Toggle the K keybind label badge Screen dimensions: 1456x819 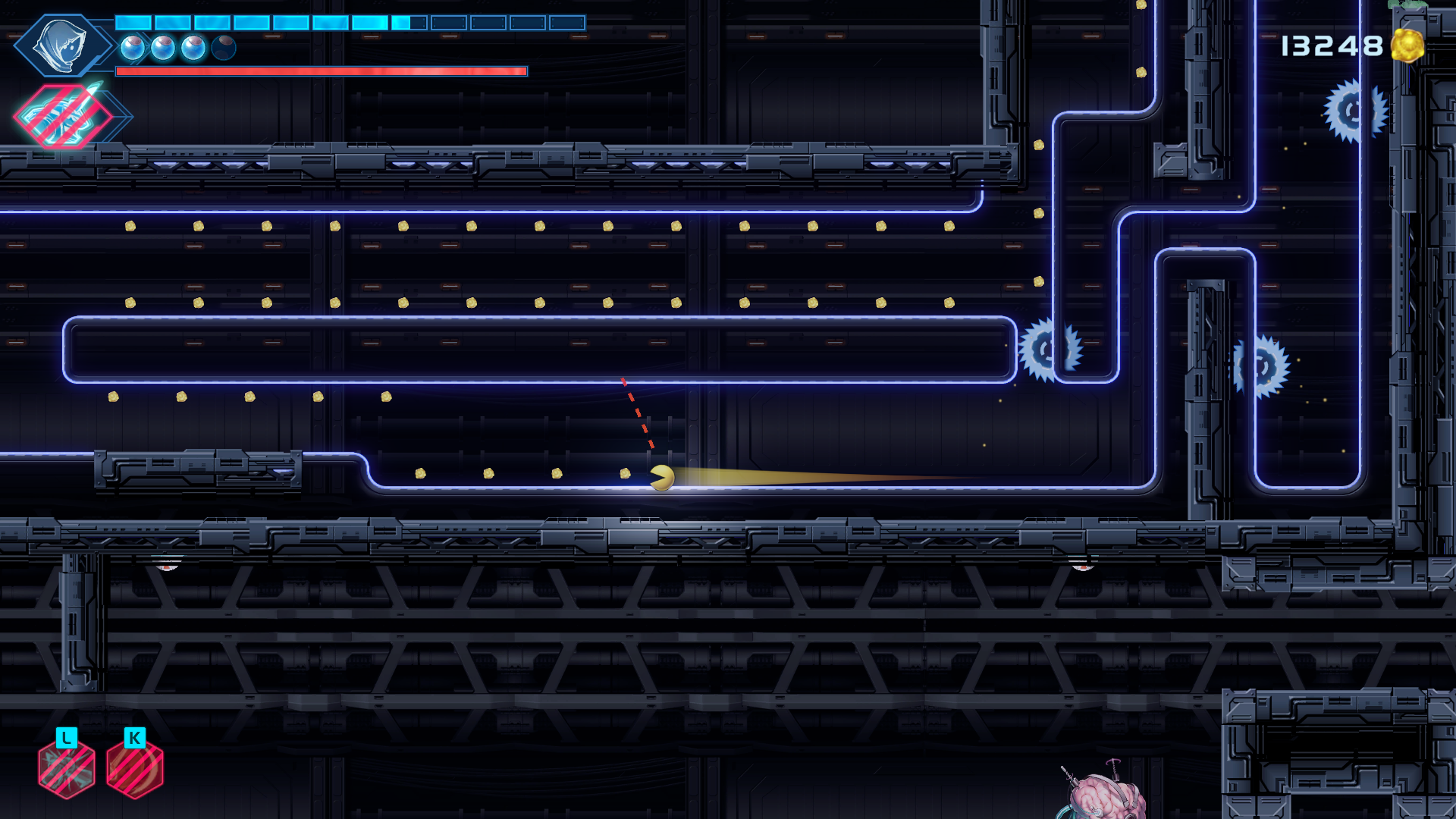[x=133, y=736]
